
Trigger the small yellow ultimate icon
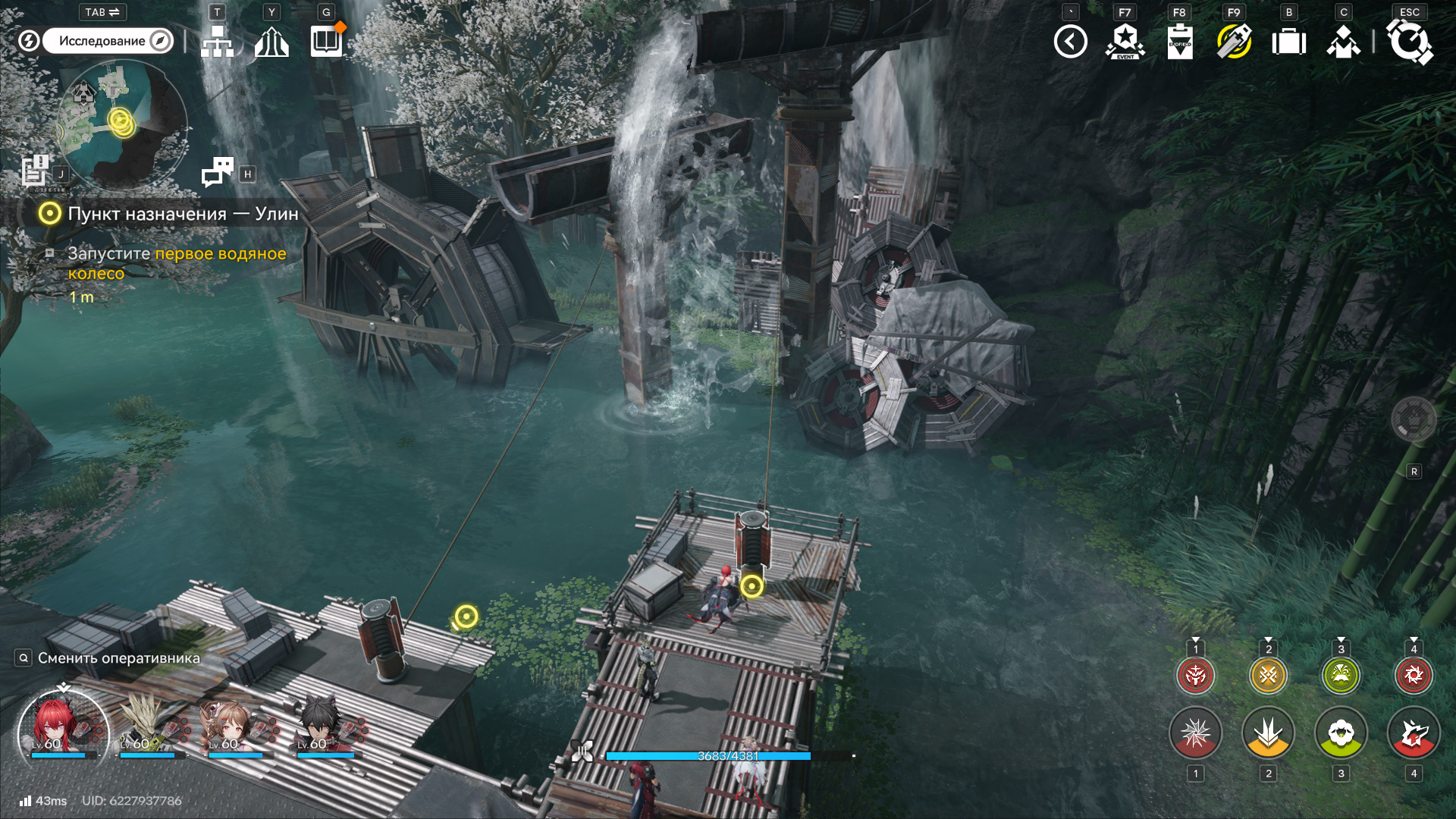pyautogui.click(x=1268, y=675)
